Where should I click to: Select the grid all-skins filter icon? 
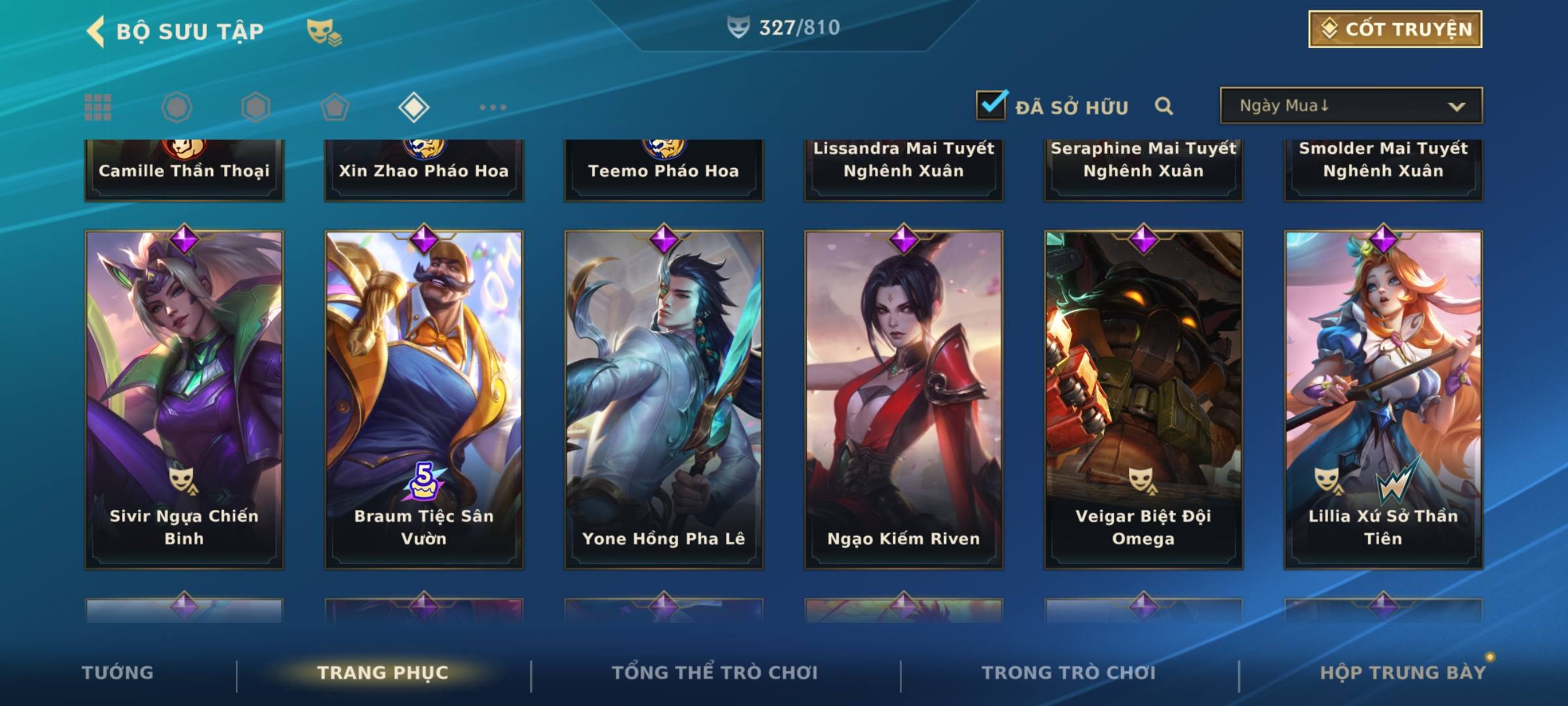click(98, 107)
